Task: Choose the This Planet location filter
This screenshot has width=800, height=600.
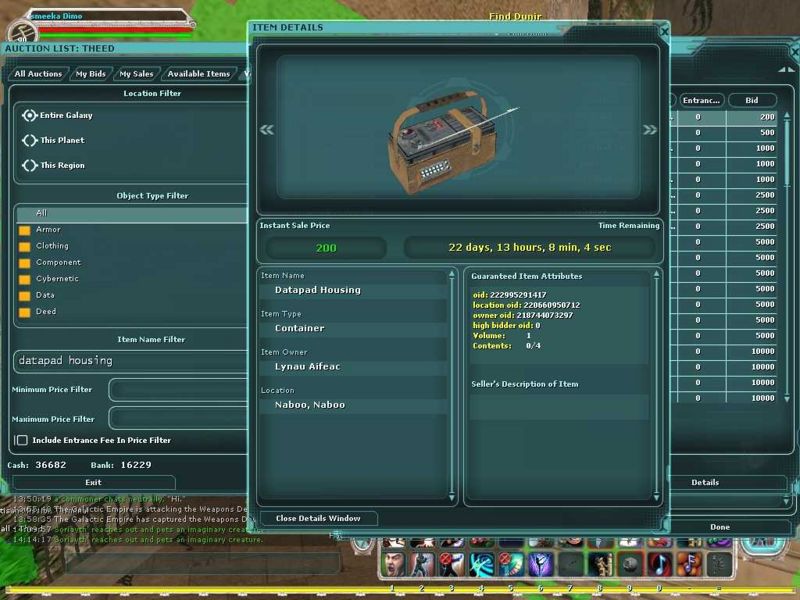Action: [30, 140]
